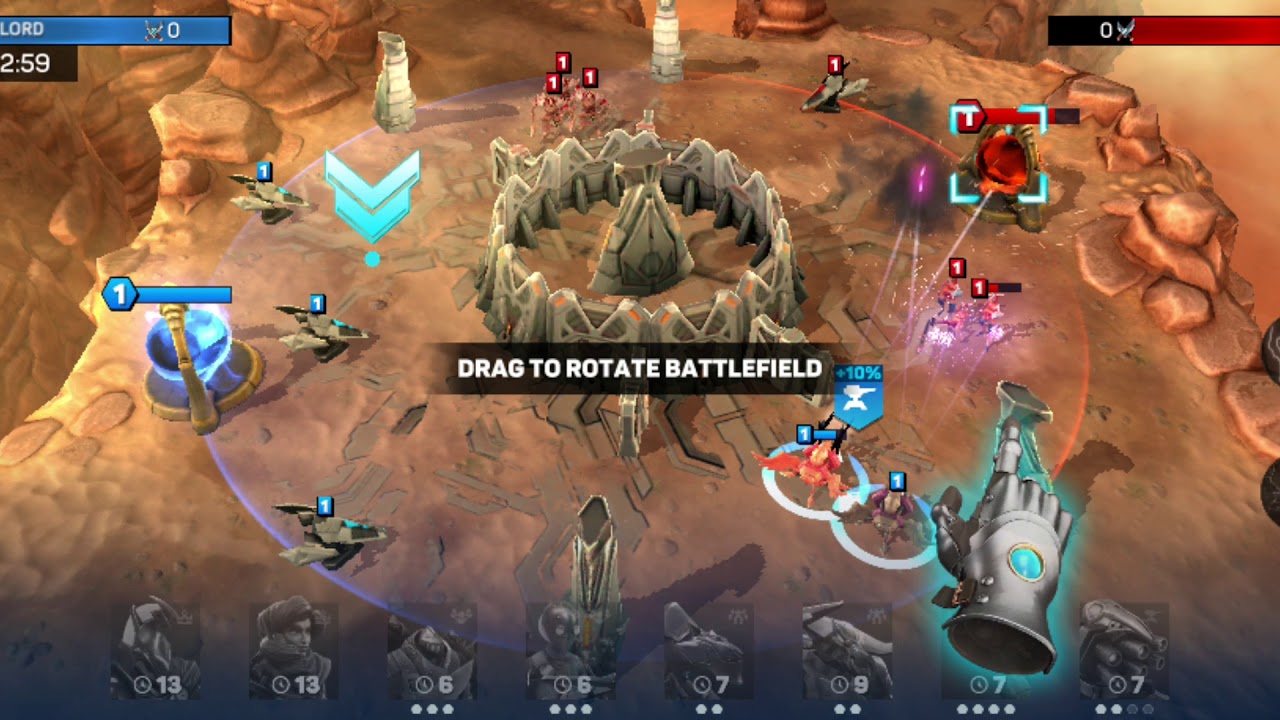Select the horned beast card costing 9
1280x720 pixels.
[x=847, y=650]
